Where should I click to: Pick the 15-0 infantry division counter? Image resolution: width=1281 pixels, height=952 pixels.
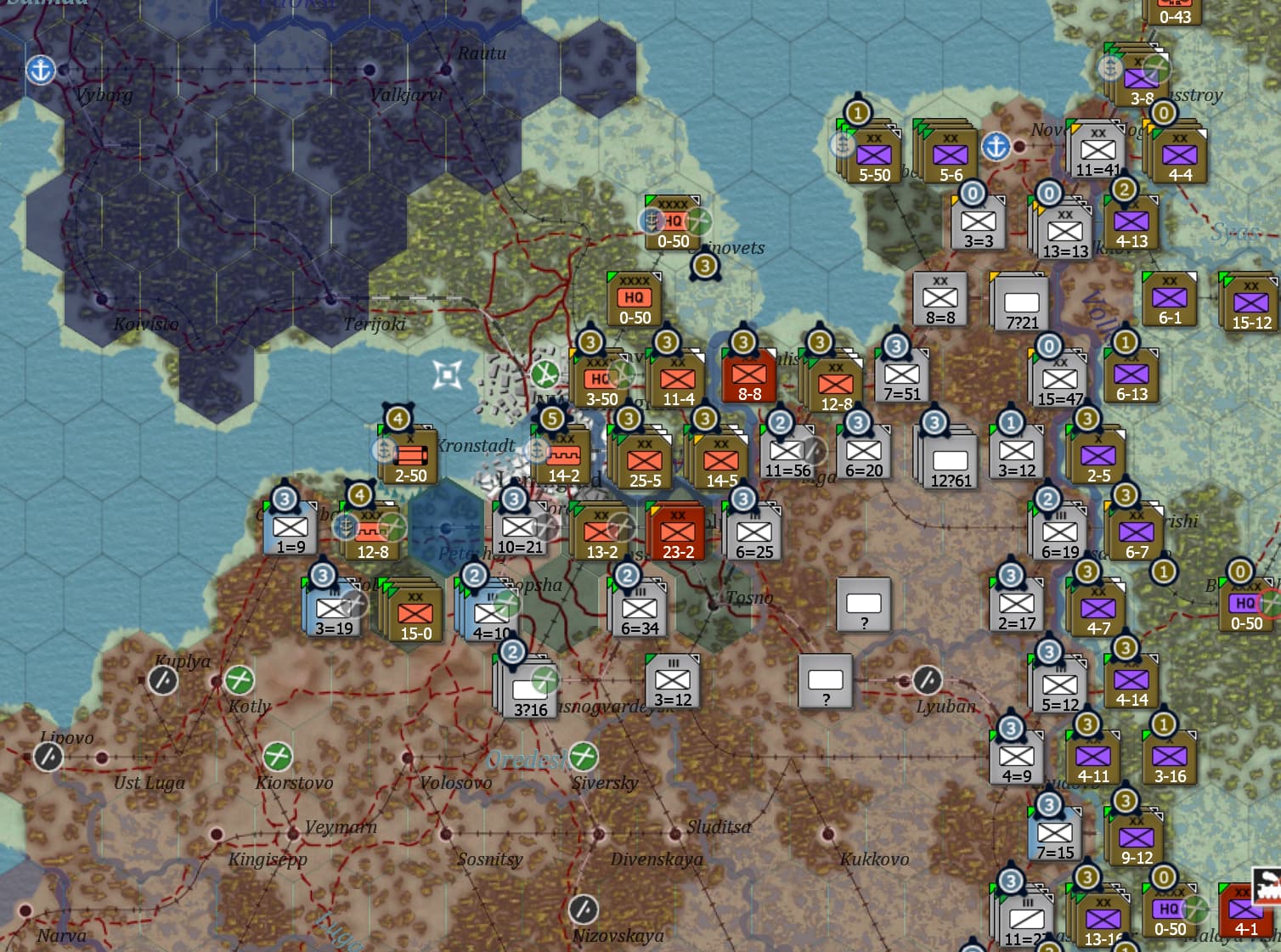415,613
